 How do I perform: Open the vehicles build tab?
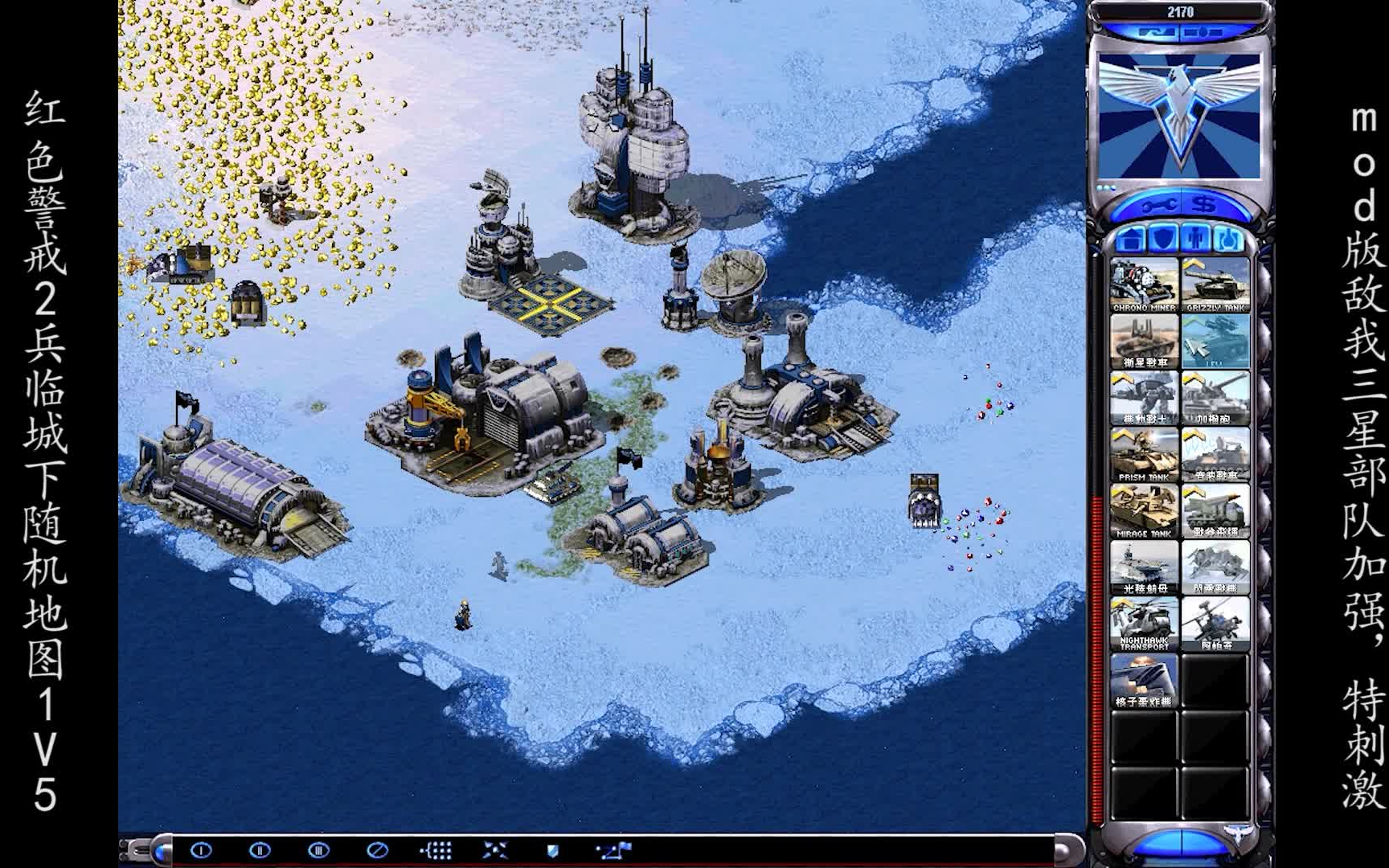1227,239
